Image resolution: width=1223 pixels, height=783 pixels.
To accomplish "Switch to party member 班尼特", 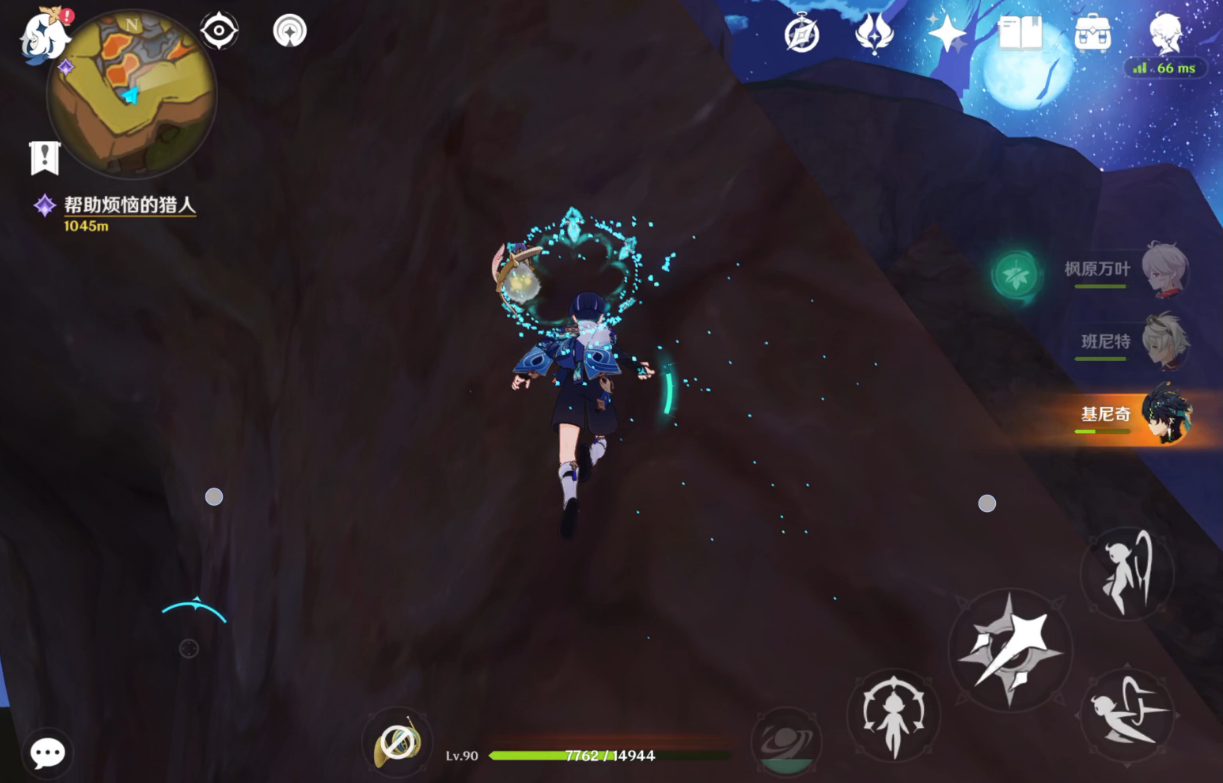I will [1164, 341].
